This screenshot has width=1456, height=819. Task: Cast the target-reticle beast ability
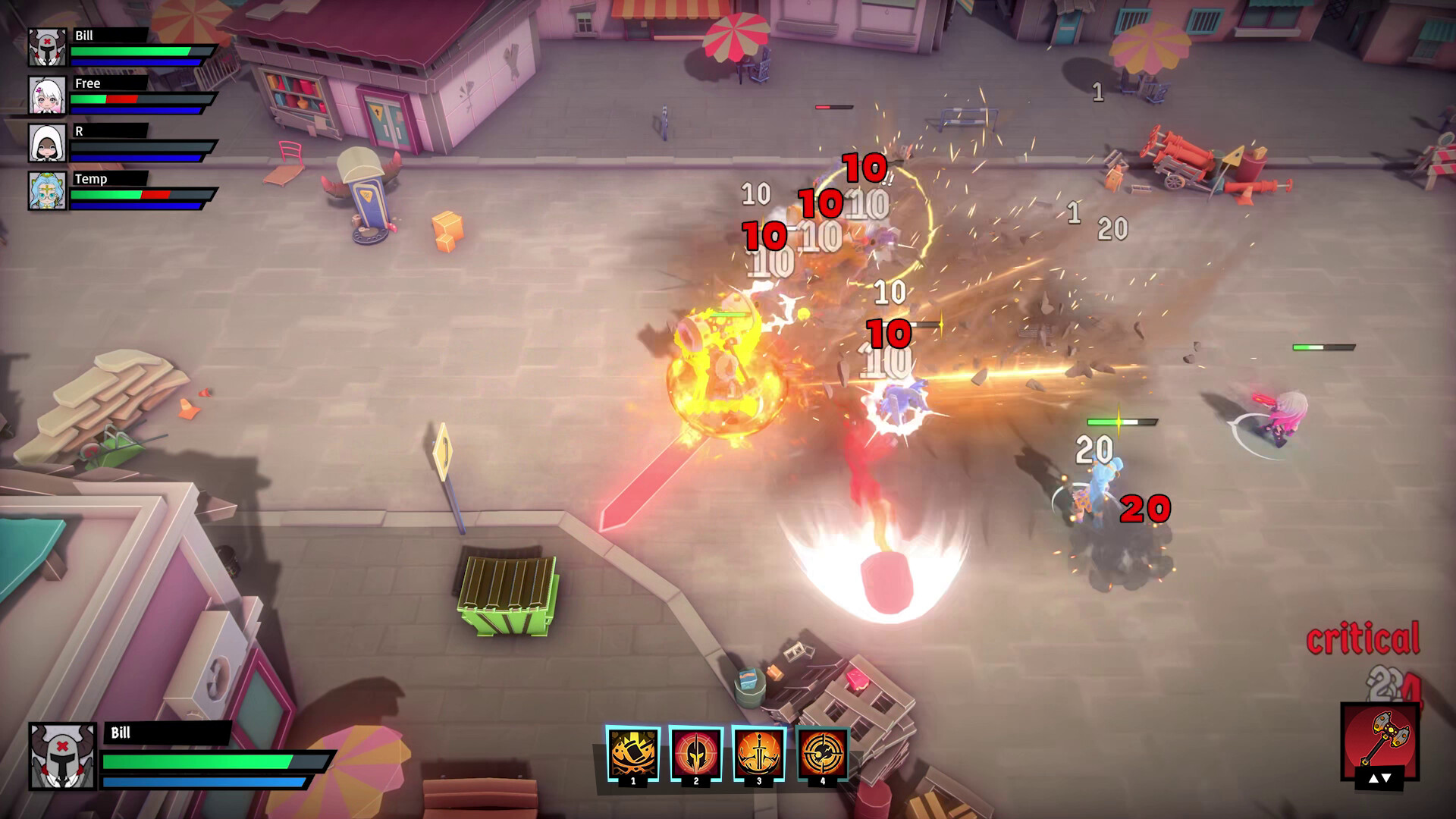pos(822,753)
